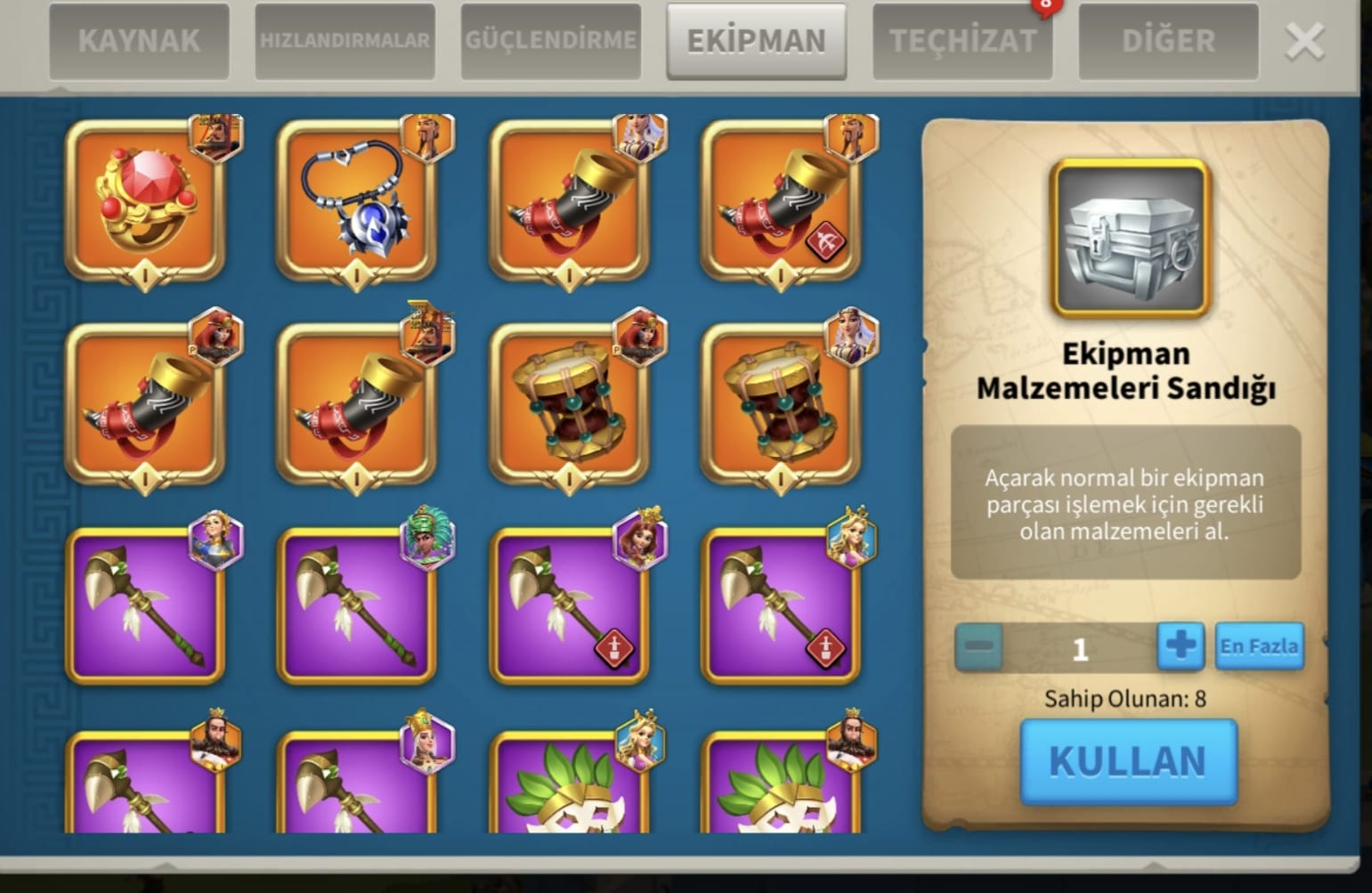Go to the TEÇHİZAT tab
Screen dimensions: 1372x893
[x=962, y=41]
